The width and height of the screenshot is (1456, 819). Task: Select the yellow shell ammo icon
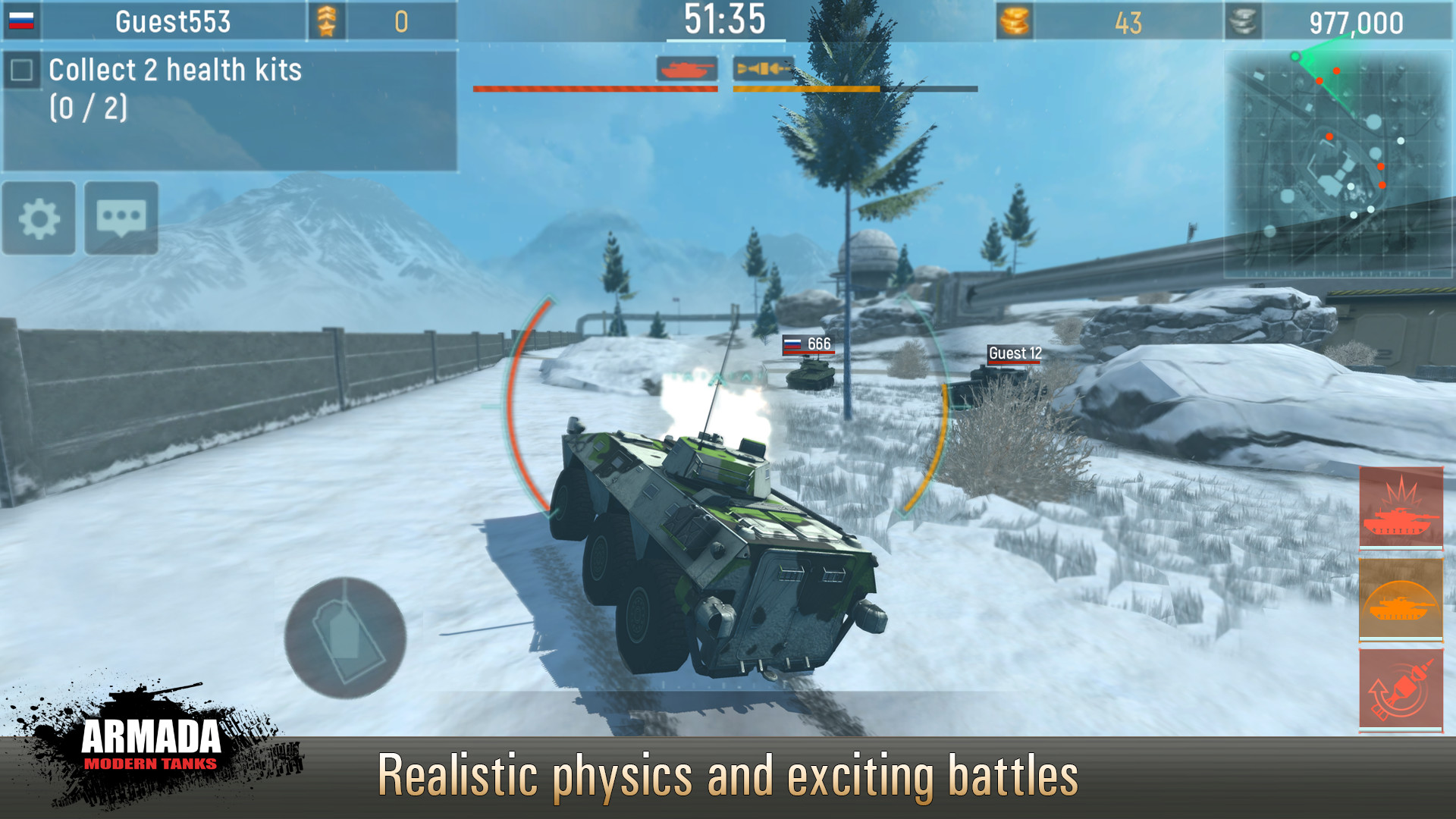coord(762,68)
